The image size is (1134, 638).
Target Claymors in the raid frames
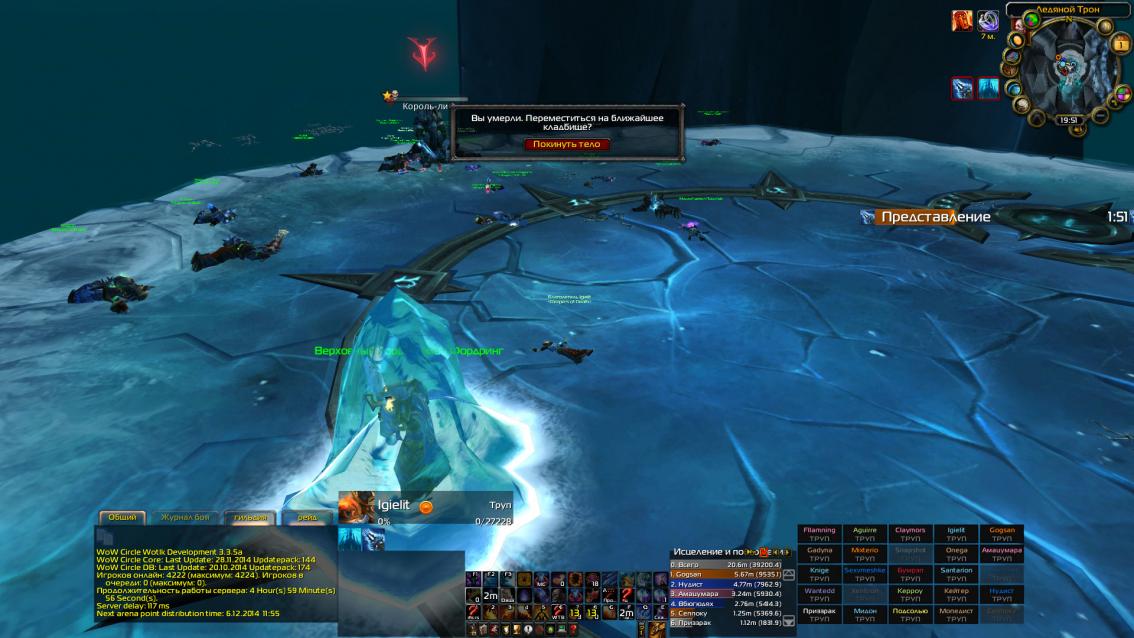[910, 534]
